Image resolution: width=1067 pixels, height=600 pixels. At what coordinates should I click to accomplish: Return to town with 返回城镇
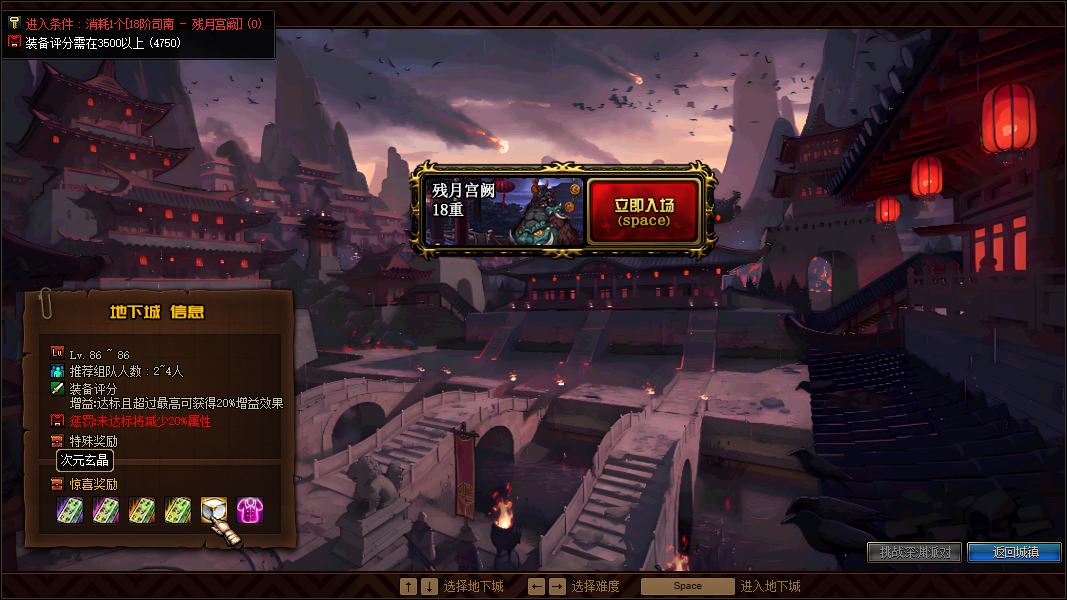tap(1014, 552)
